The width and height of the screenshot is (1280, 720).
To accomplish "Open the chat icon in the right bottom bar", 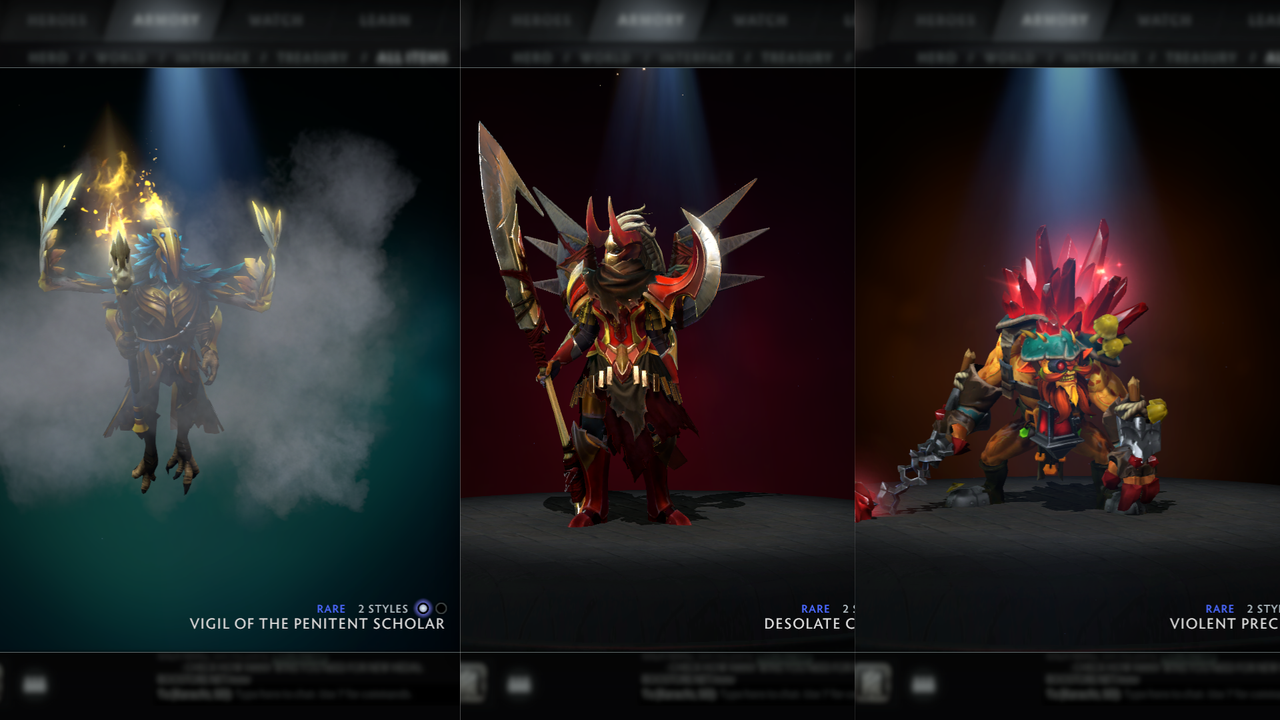I will click(x=922, y=683).
